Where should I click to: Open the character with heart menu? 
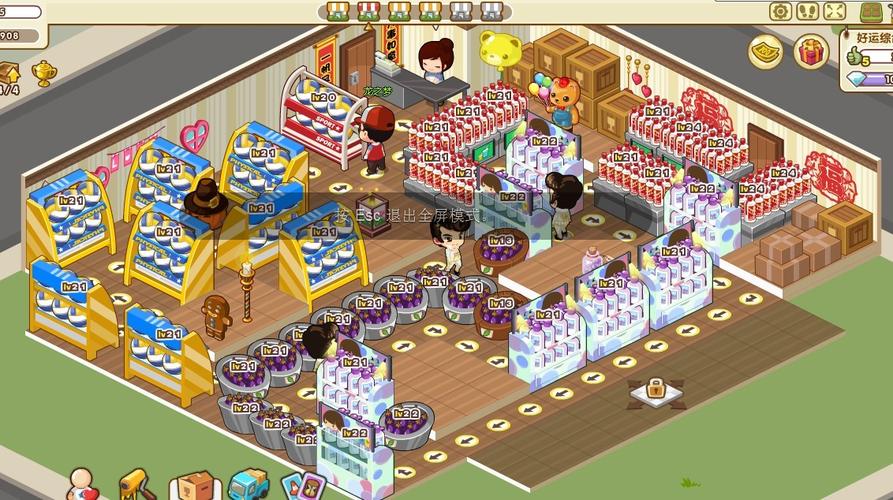[x=83, y=484]
